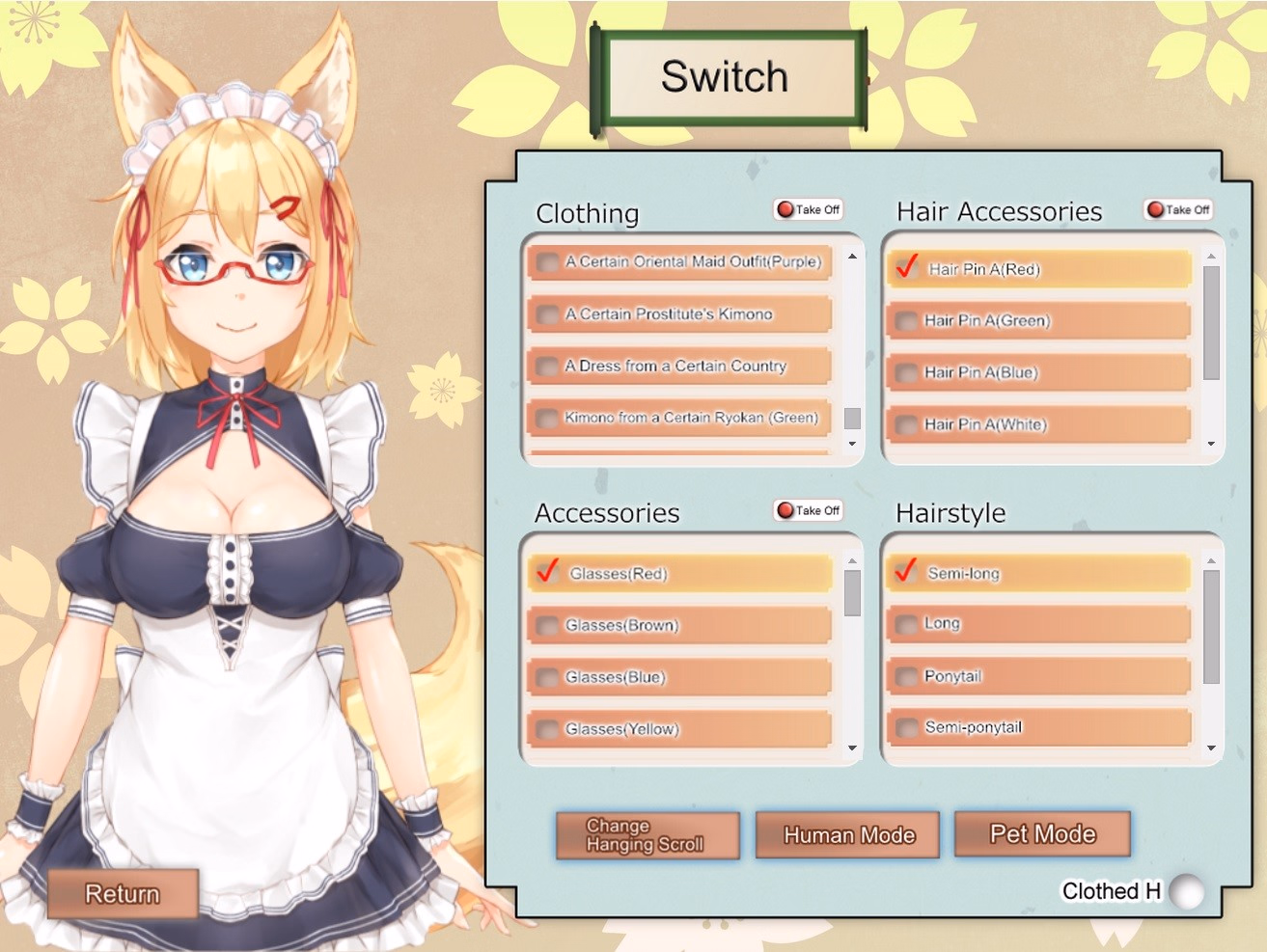Toggle the Clothed H switch
This screenshot has width=1267, height=952.
(1187, 892)
